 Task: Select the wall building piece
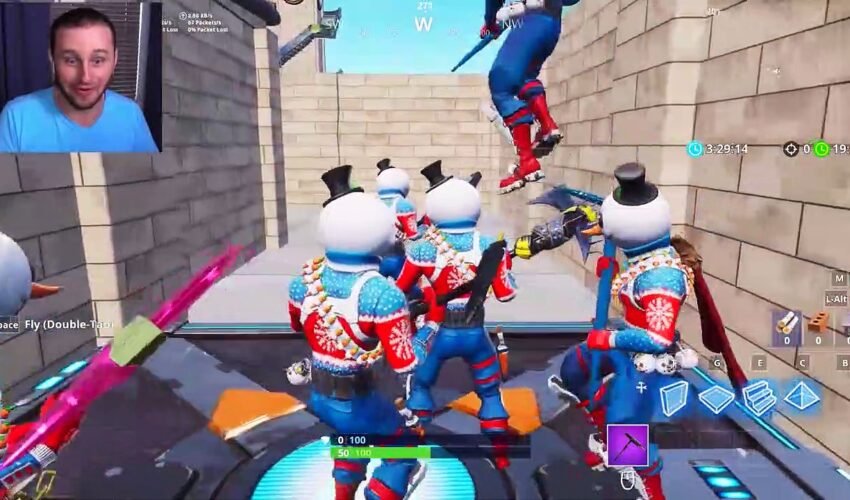pos(673,397)
